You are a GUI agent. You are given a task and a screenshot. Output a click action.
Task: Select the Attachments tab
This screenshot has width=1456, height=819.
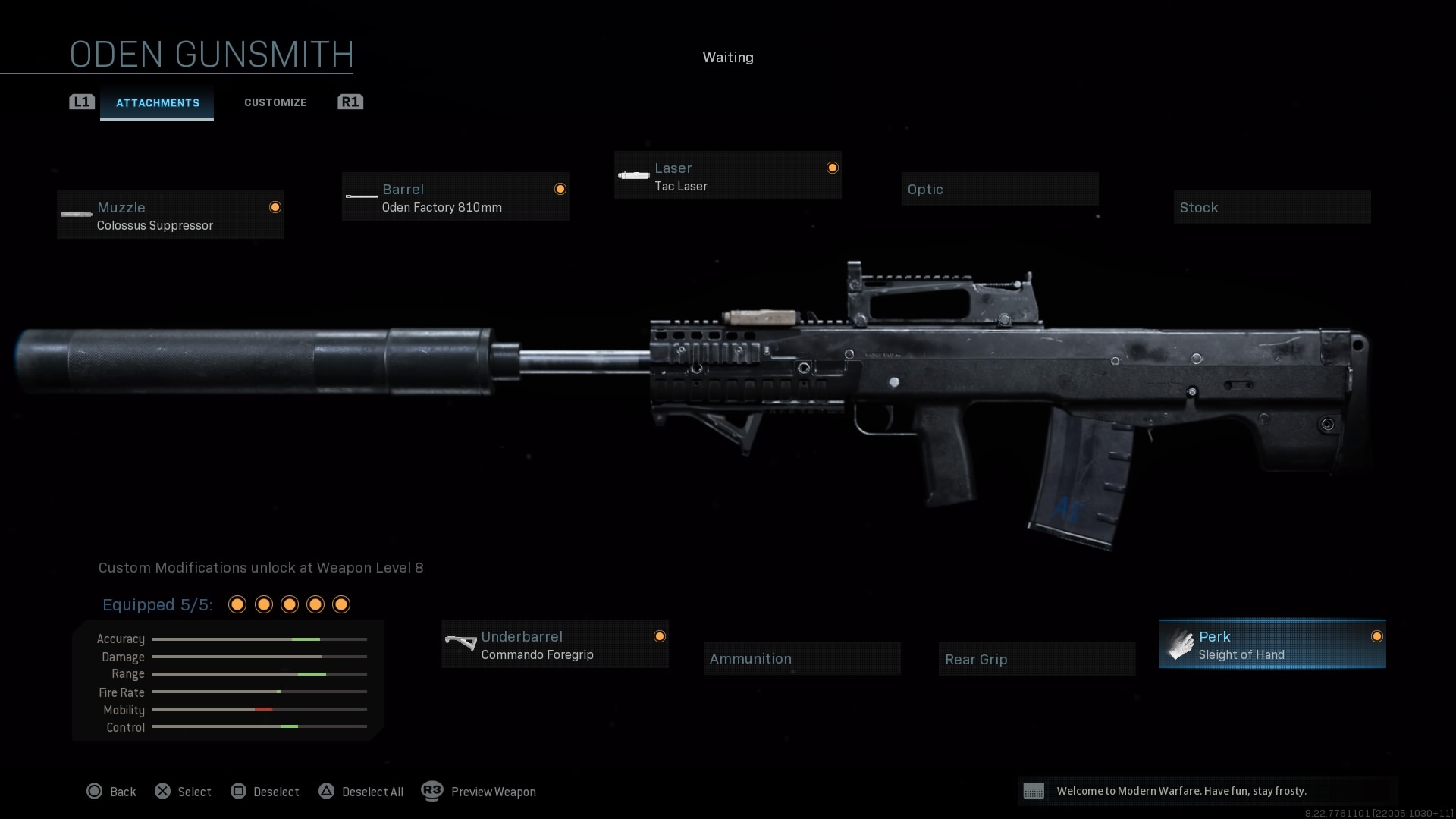pyautogui.click(x=157, y=102)
